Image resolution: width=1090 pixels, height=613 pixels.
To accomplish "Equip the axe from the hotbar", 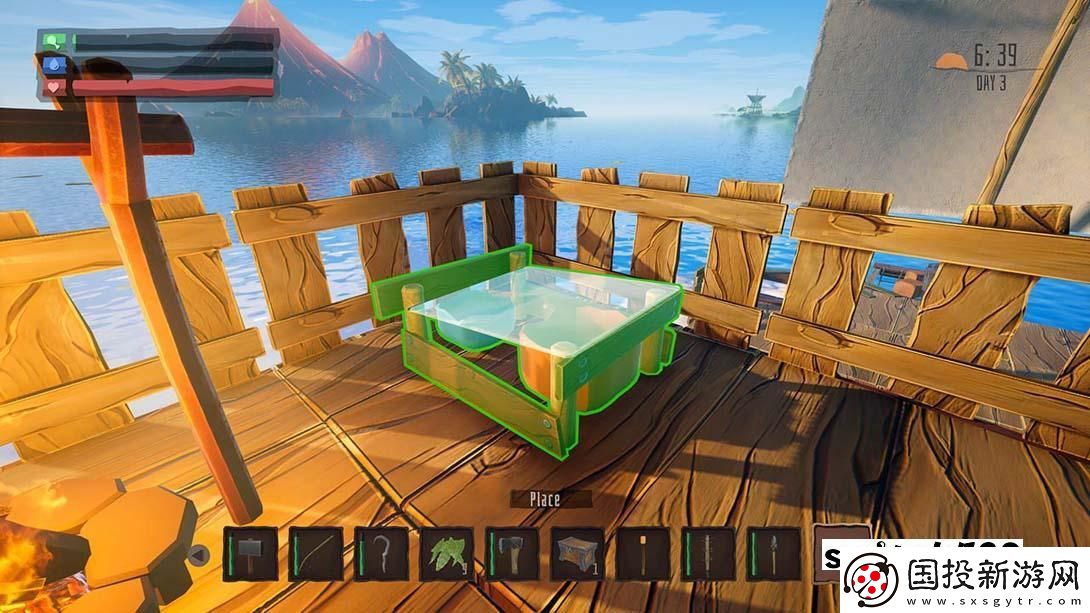I will pos(512,553).
